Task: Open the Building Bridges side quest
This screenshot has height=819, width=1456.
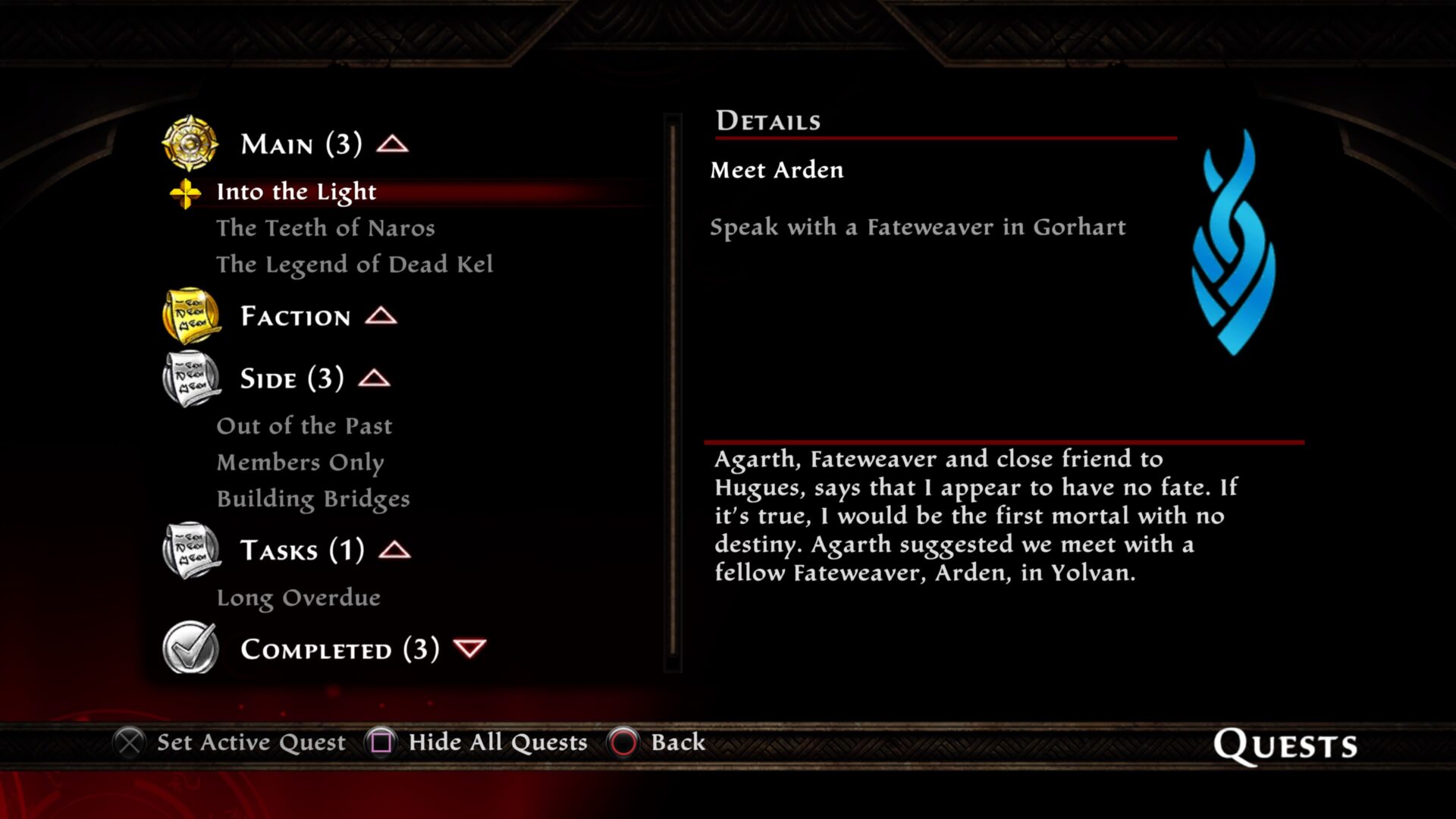Action: pyautogui.click(x=312, y=499)
